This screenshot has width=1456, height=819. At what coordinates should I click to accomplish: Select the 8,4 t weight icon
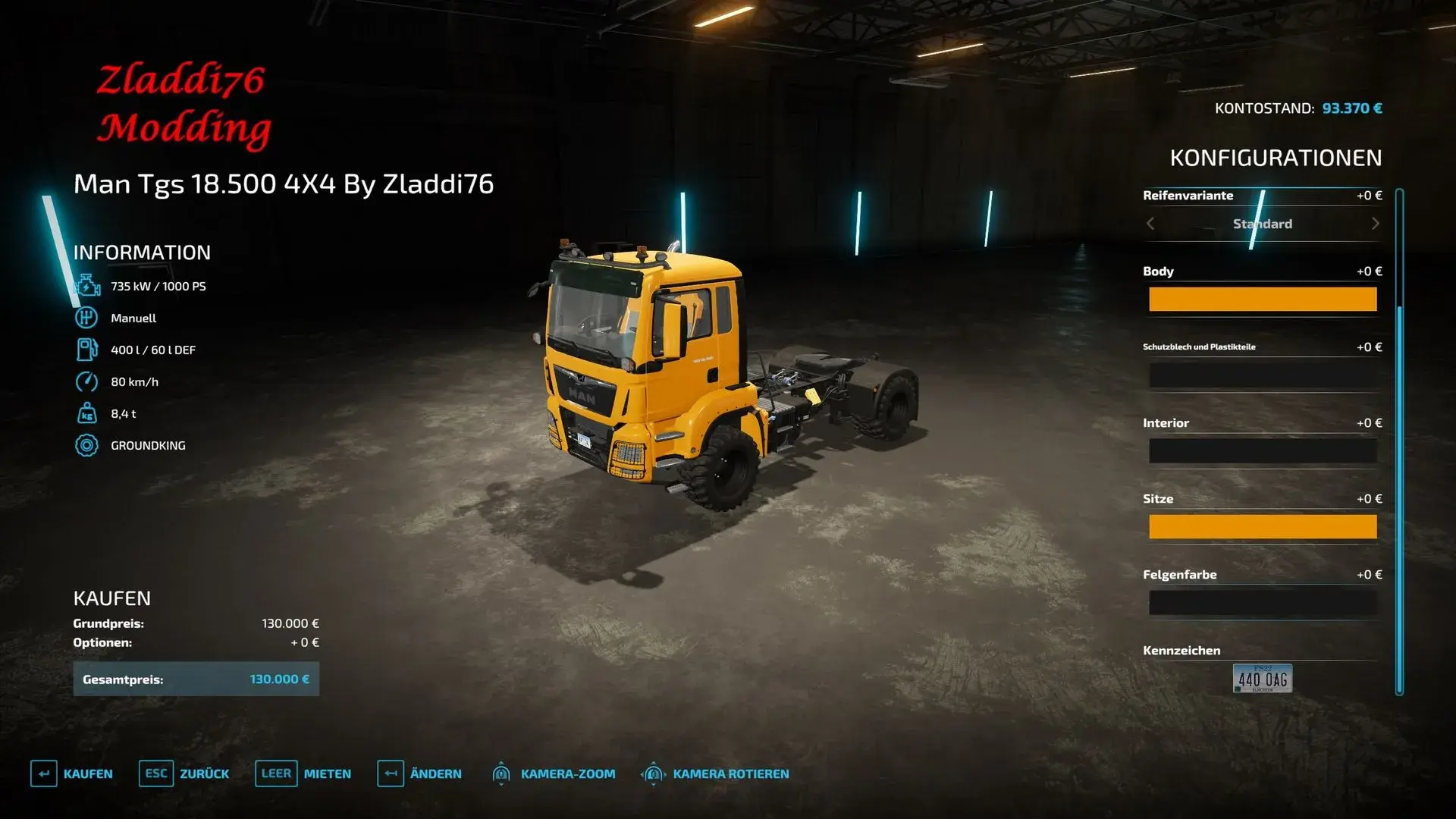(x=89, y=413)
